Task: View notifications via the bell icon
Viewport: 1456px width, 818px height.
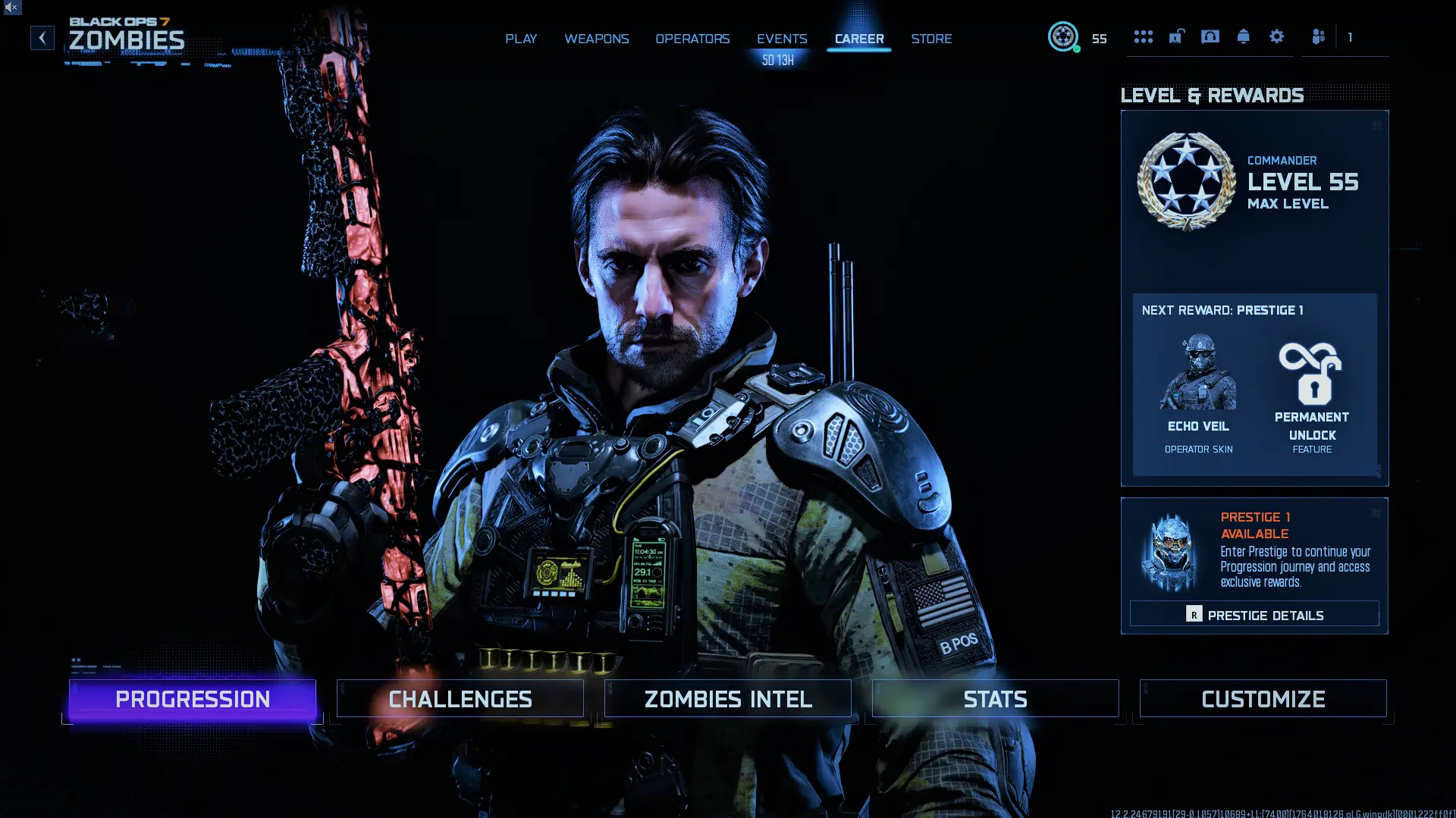Action: [1244, 36]
